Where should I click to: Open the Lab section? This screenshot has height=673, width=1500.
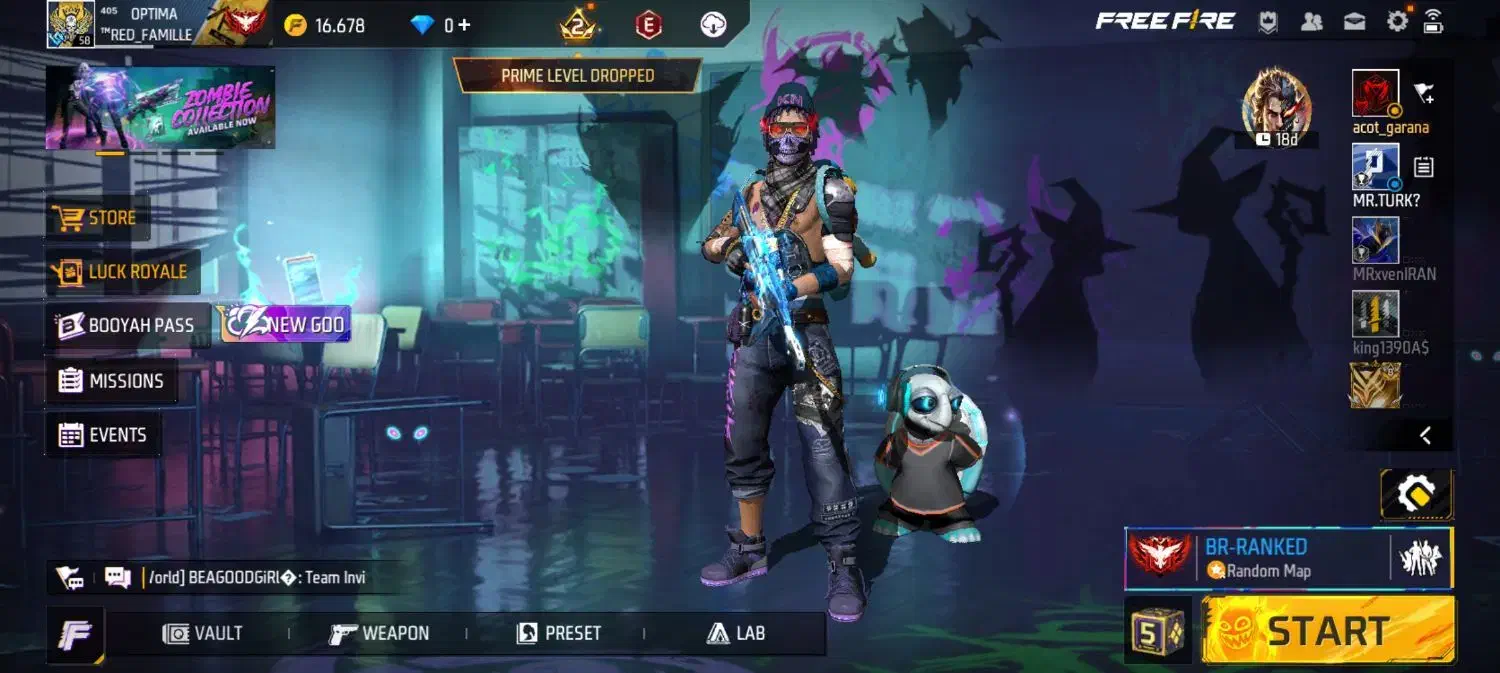coord(736,633)
